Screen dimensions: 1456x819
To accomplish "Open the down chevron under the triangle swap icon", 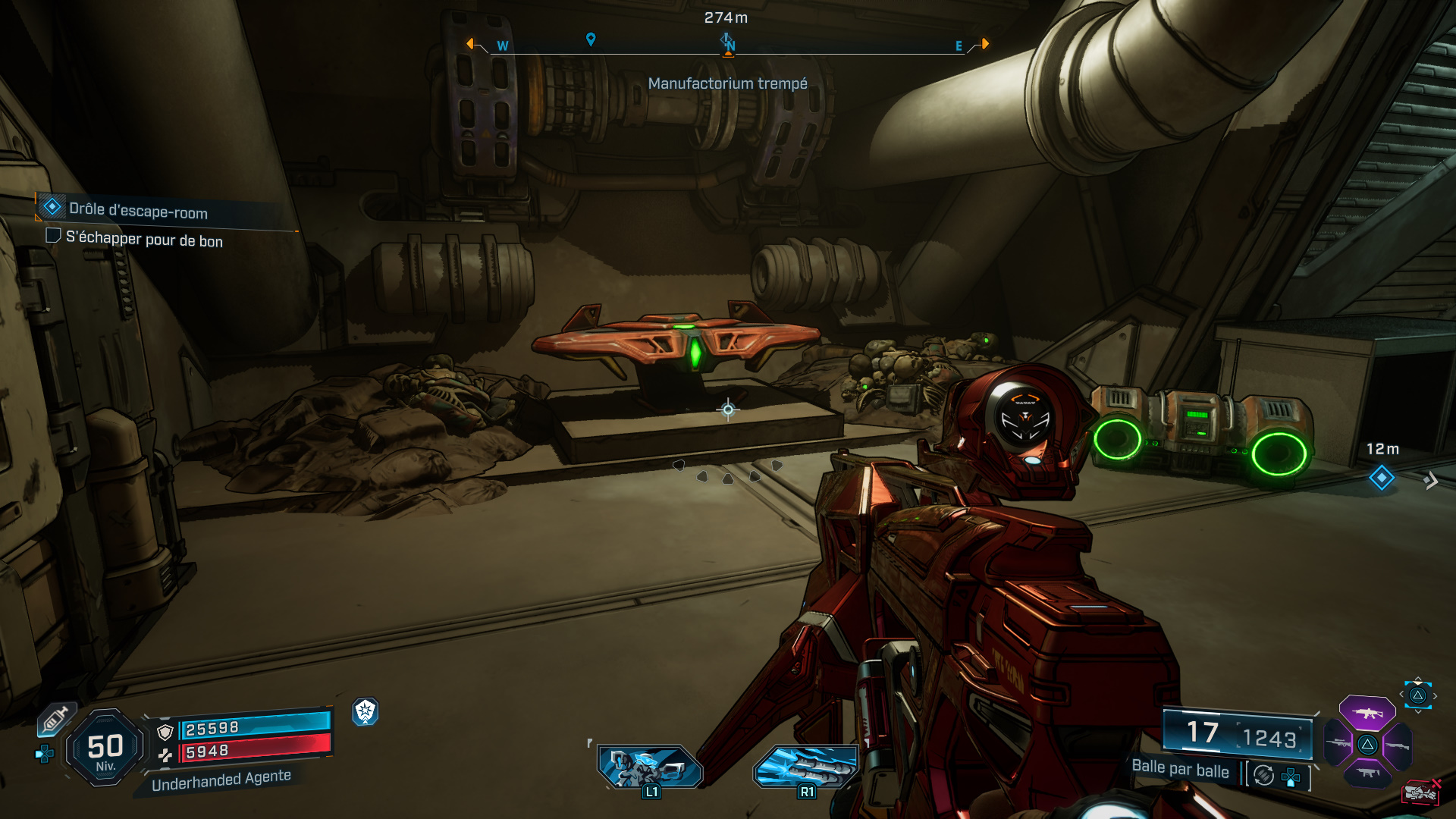I will (x=1418, y=712).
